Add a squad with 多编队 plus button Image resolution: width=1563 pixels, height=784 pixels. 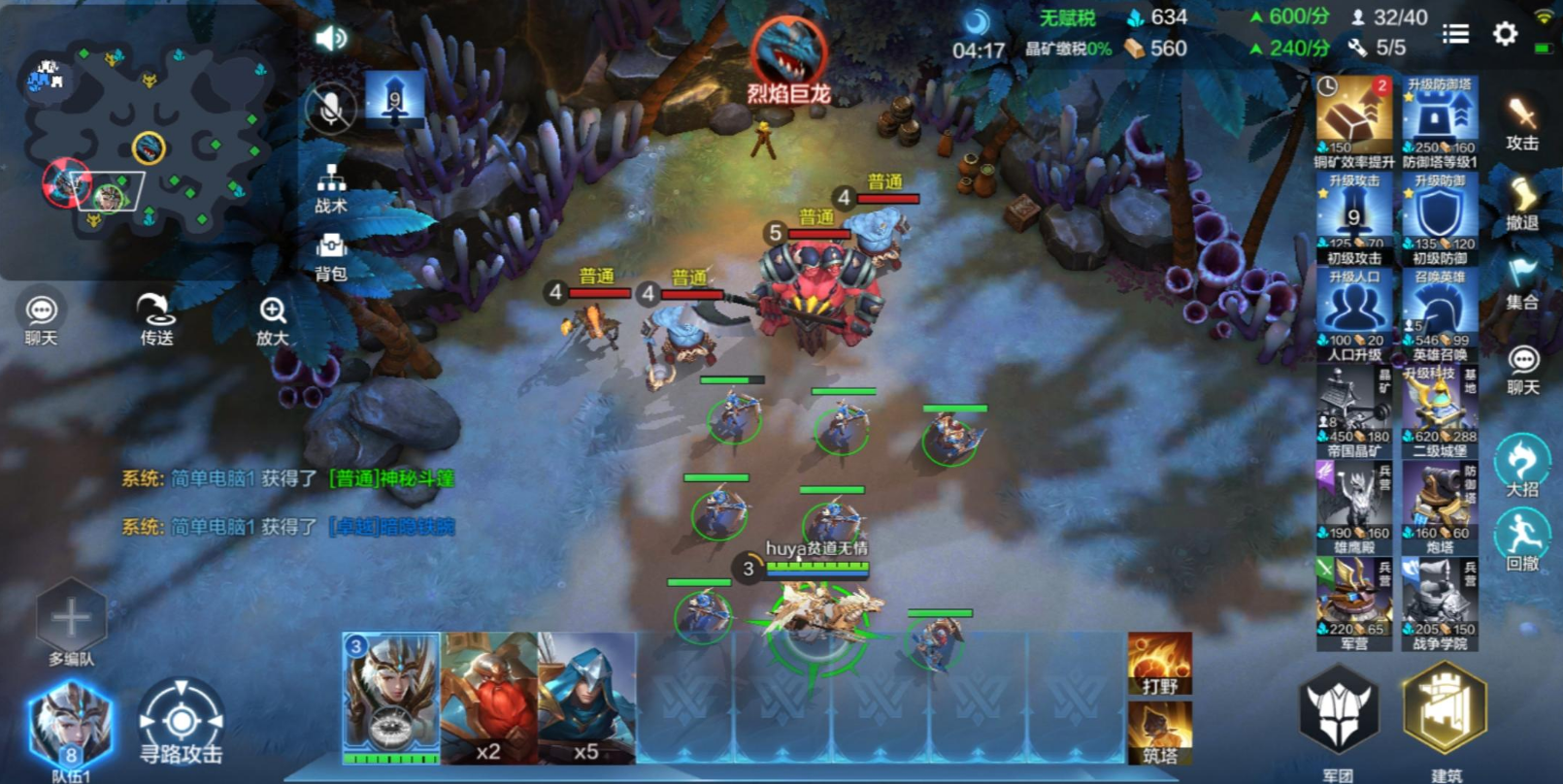pyautogui.click(x=71, y=618)
